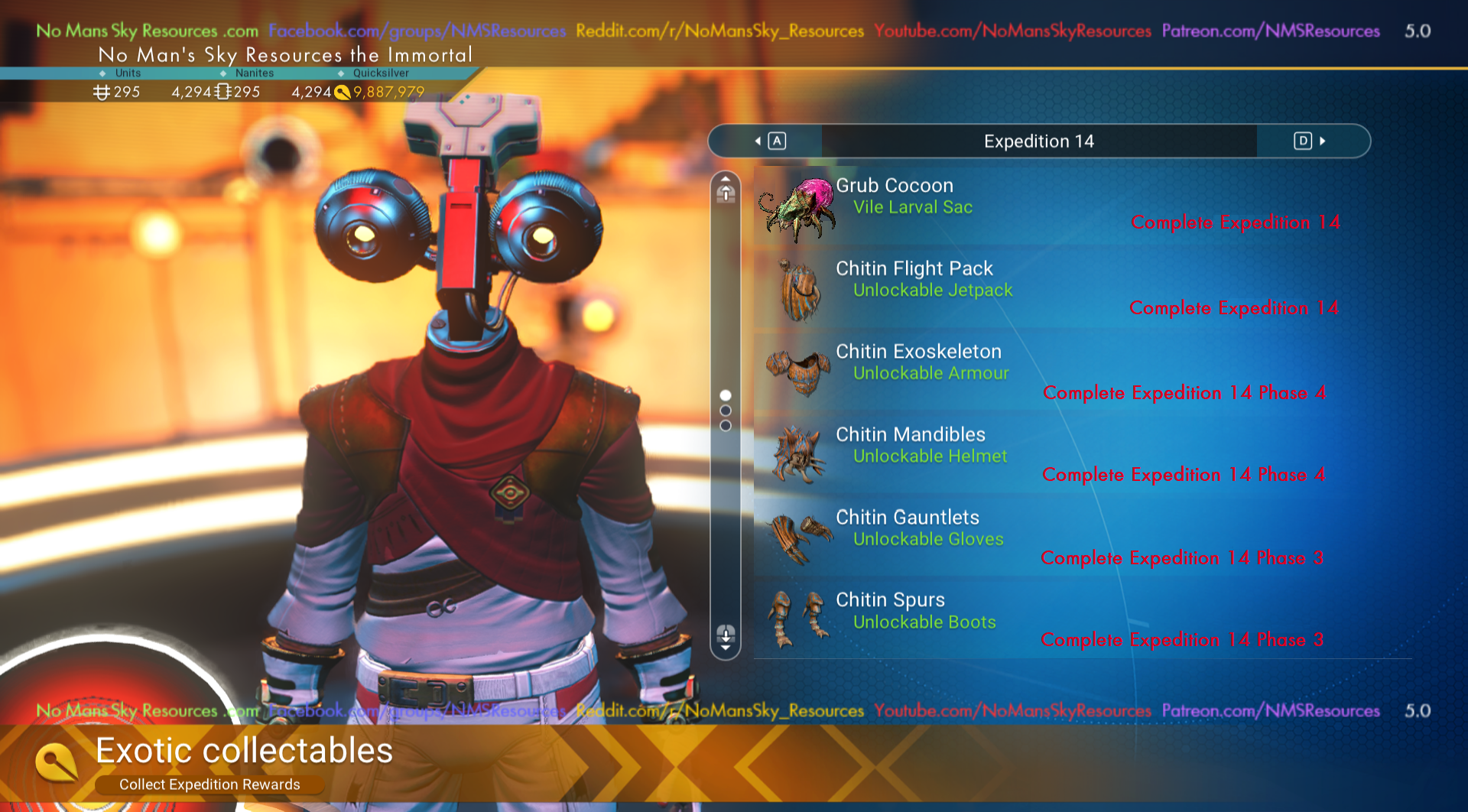Select the Grub Cocoon reward row
Screen dimensions: 1468x812
(x=1055, y=205)
